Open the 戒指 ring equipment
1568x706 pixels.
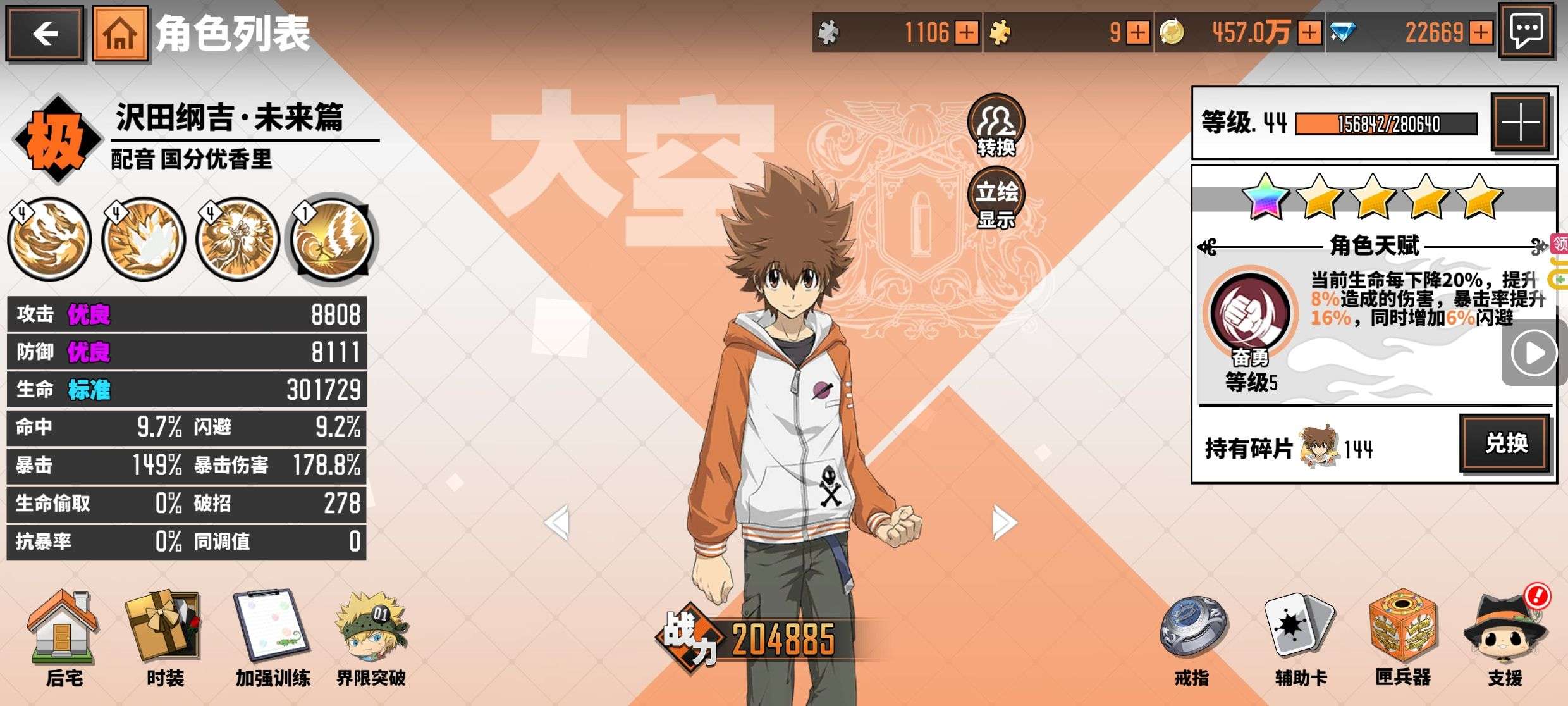pos(1192,636)
